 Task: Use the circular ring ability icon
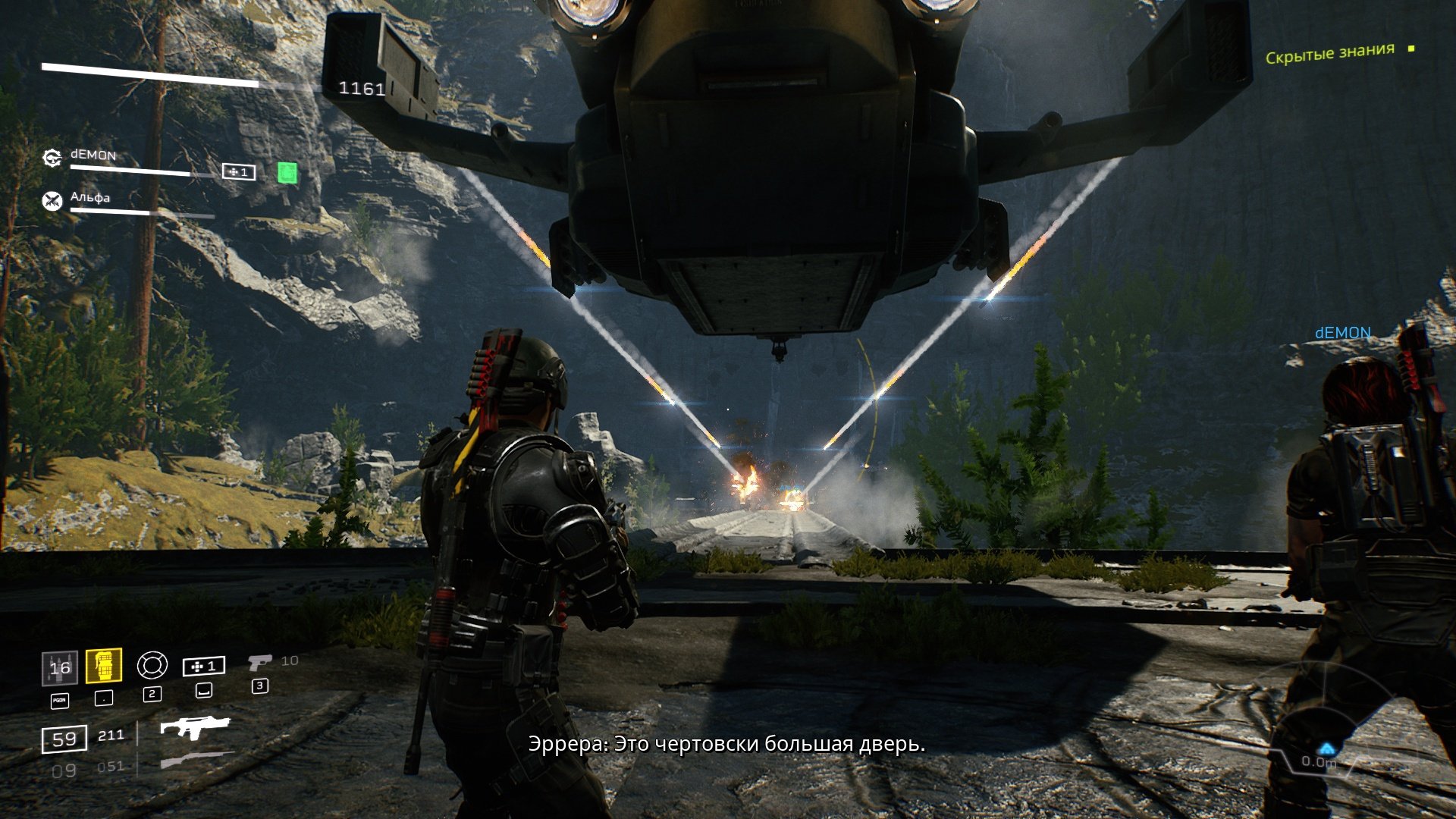coord(152,666)
